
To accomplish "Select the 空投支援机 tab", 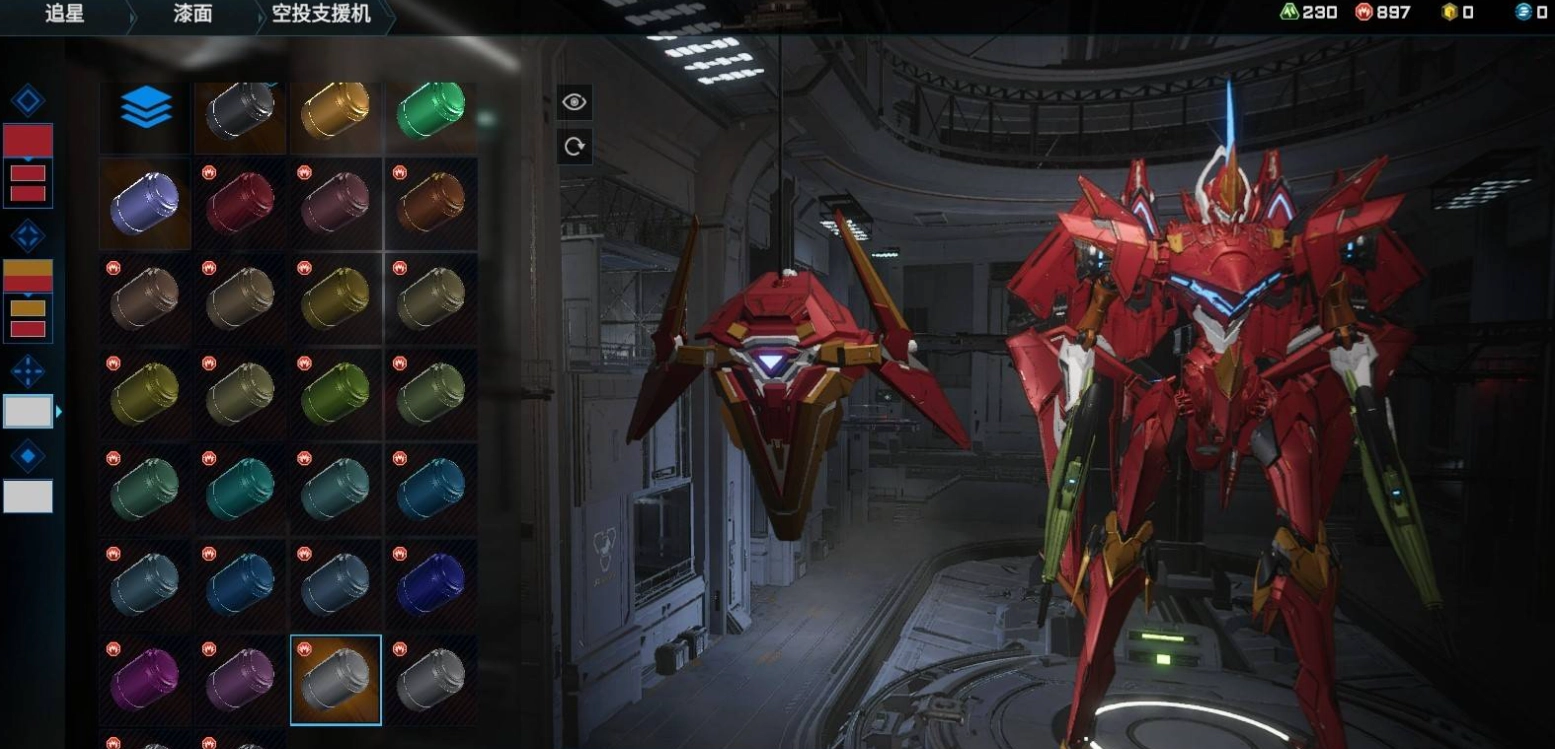I will 321,14.
